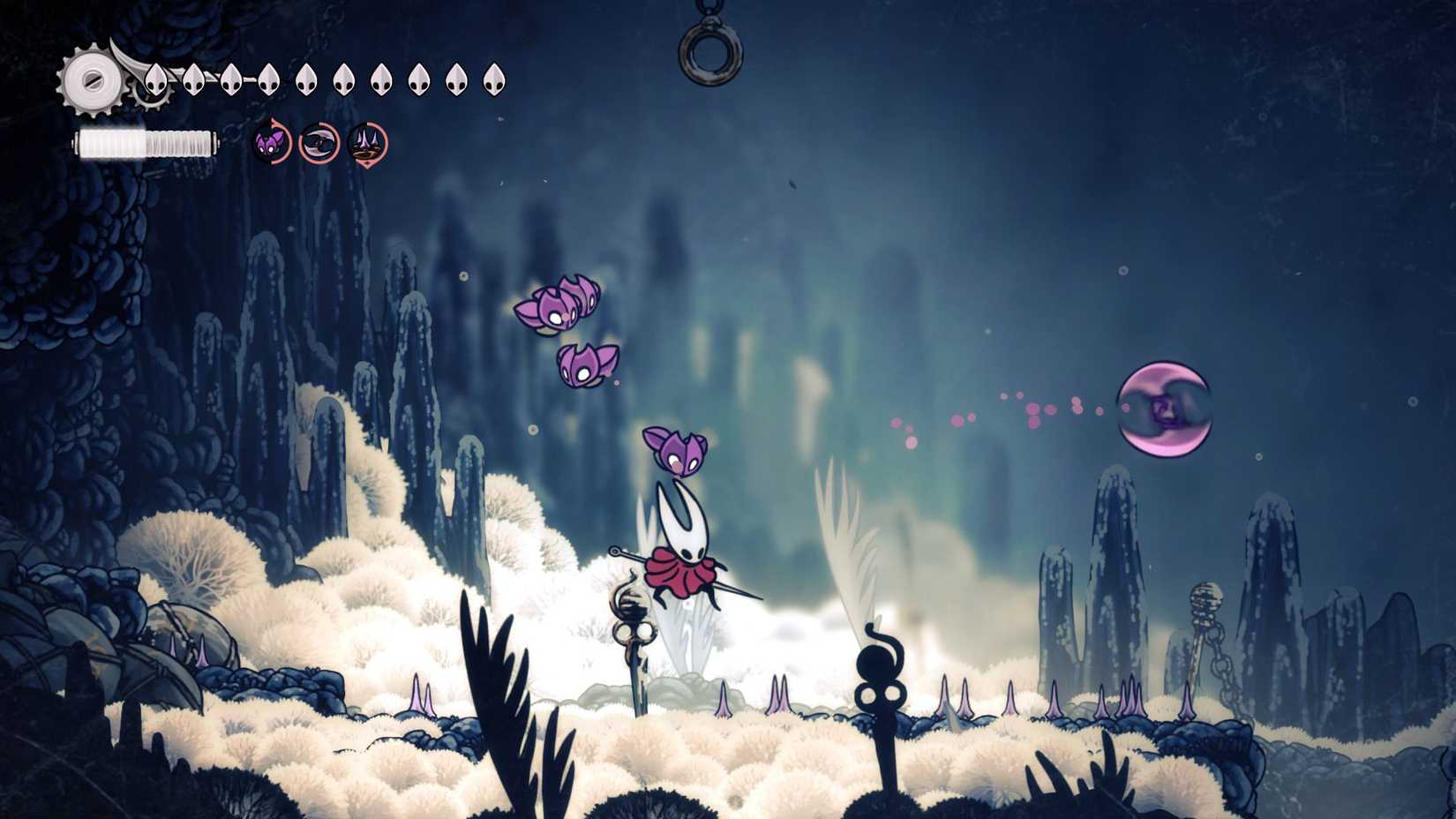Click the fifth health mask icon
This screenshot has width=1456, height=819.
306,78
